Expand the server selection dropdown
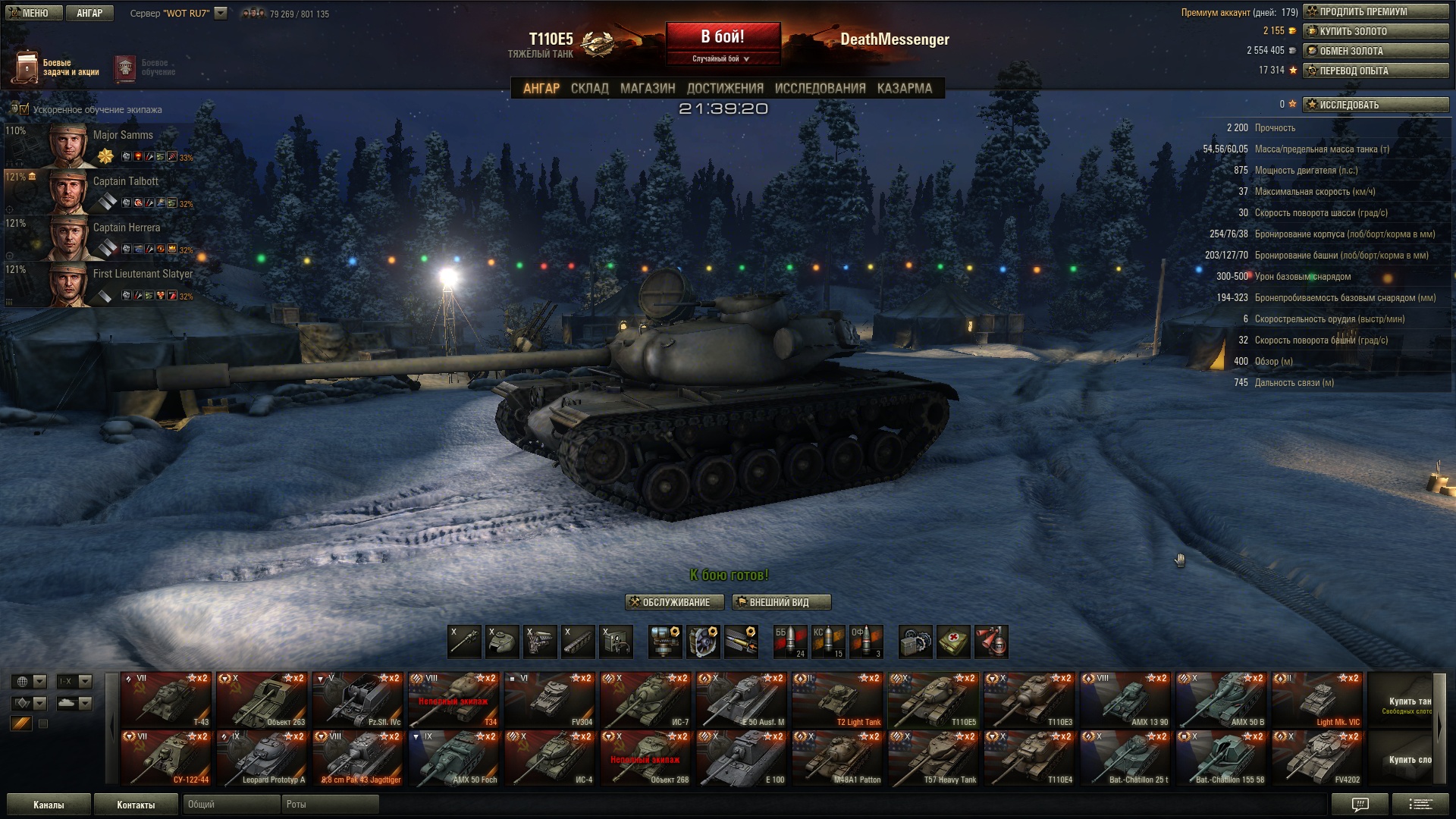The height and width of the screenshot is (819, 1456). click(221, 13)
